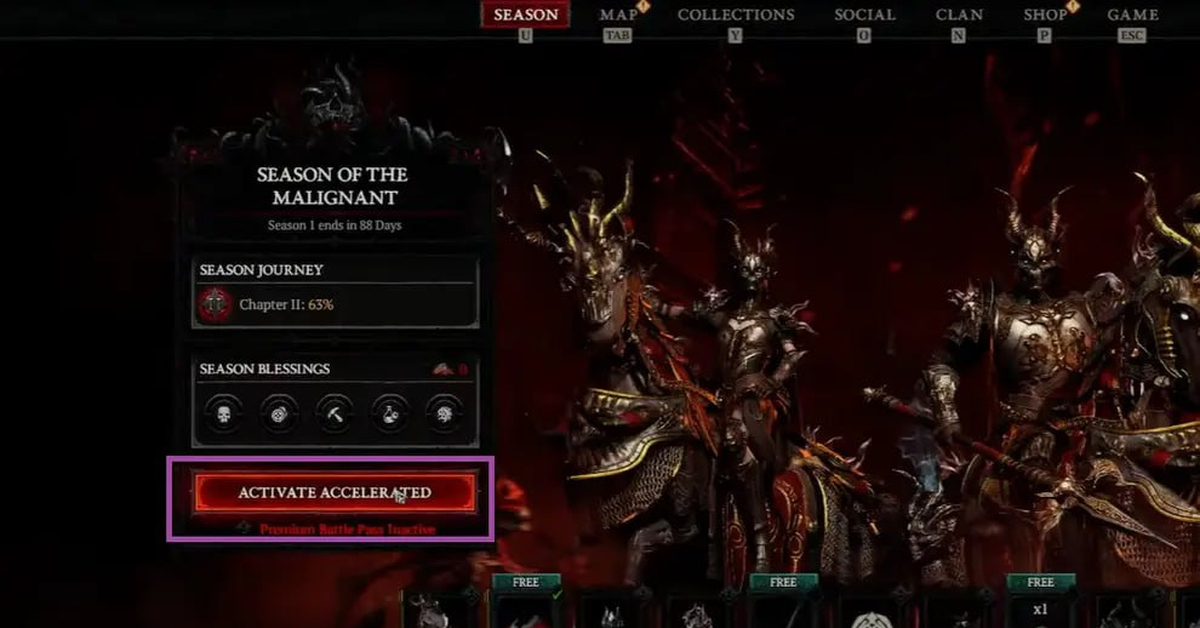Image resolution: width=1200 pixels, height=628 pixels.
Task: Select the skull season blessing
Action: pos(223,413)
